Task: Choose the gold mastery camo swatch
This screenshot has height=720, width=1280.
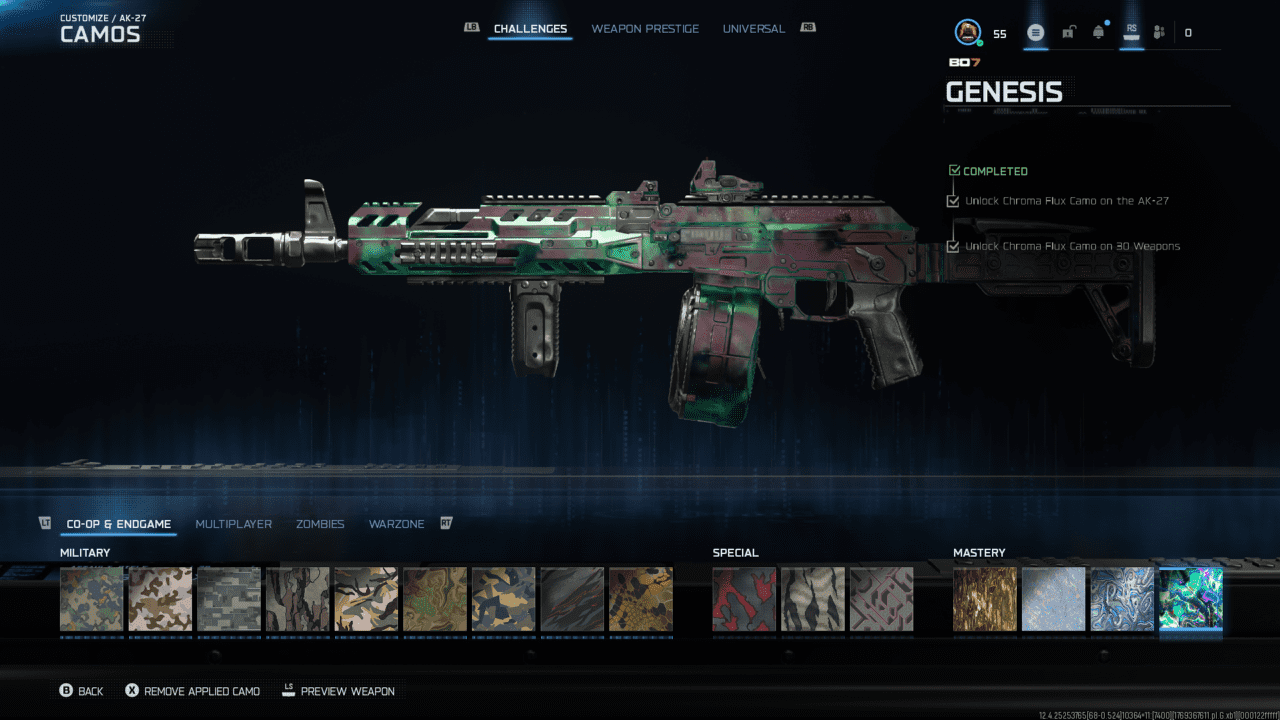Action: point(985,599)
